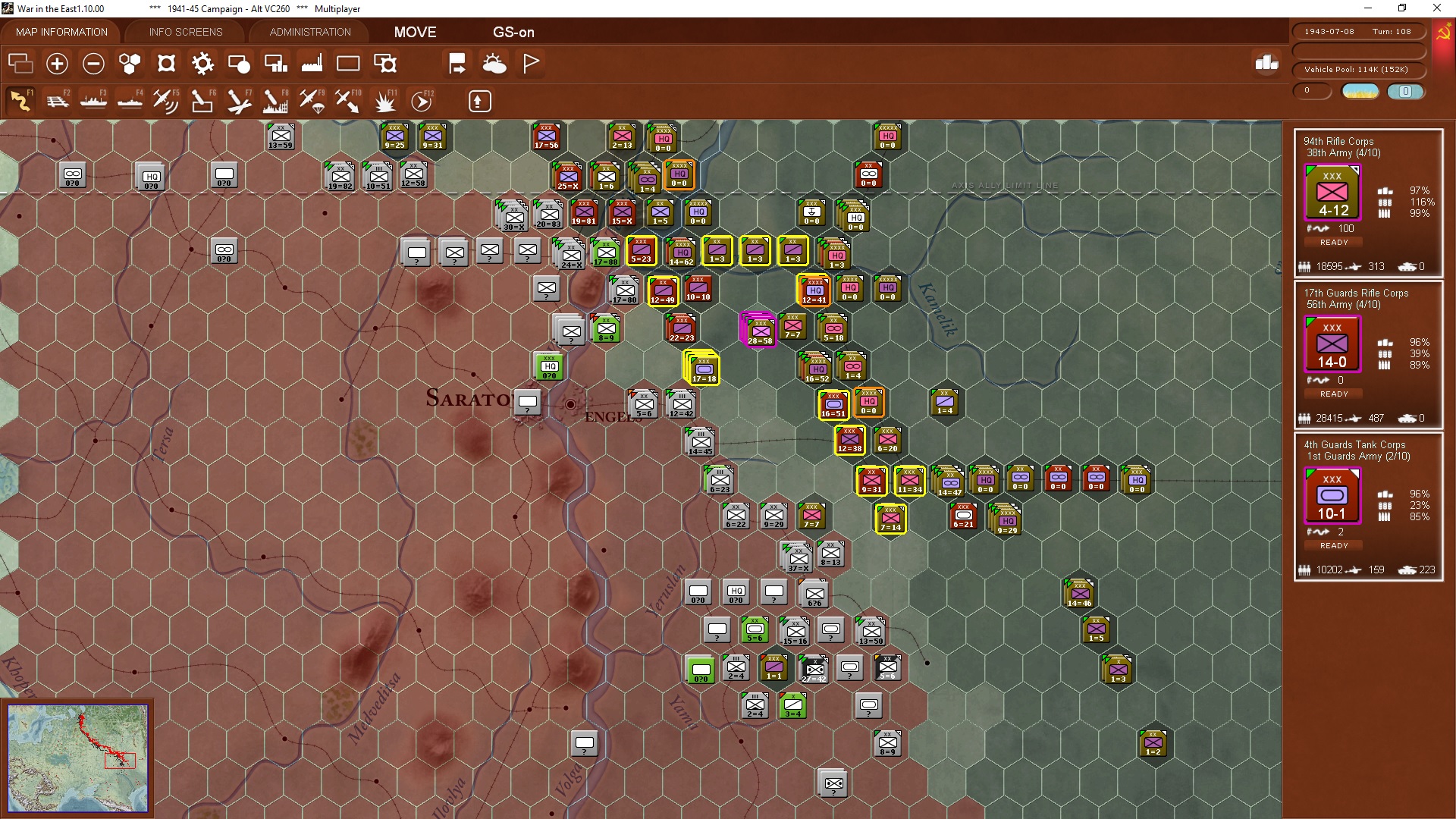Click the MOVE mode tab
1456x819 pixels.
(414, 33)
